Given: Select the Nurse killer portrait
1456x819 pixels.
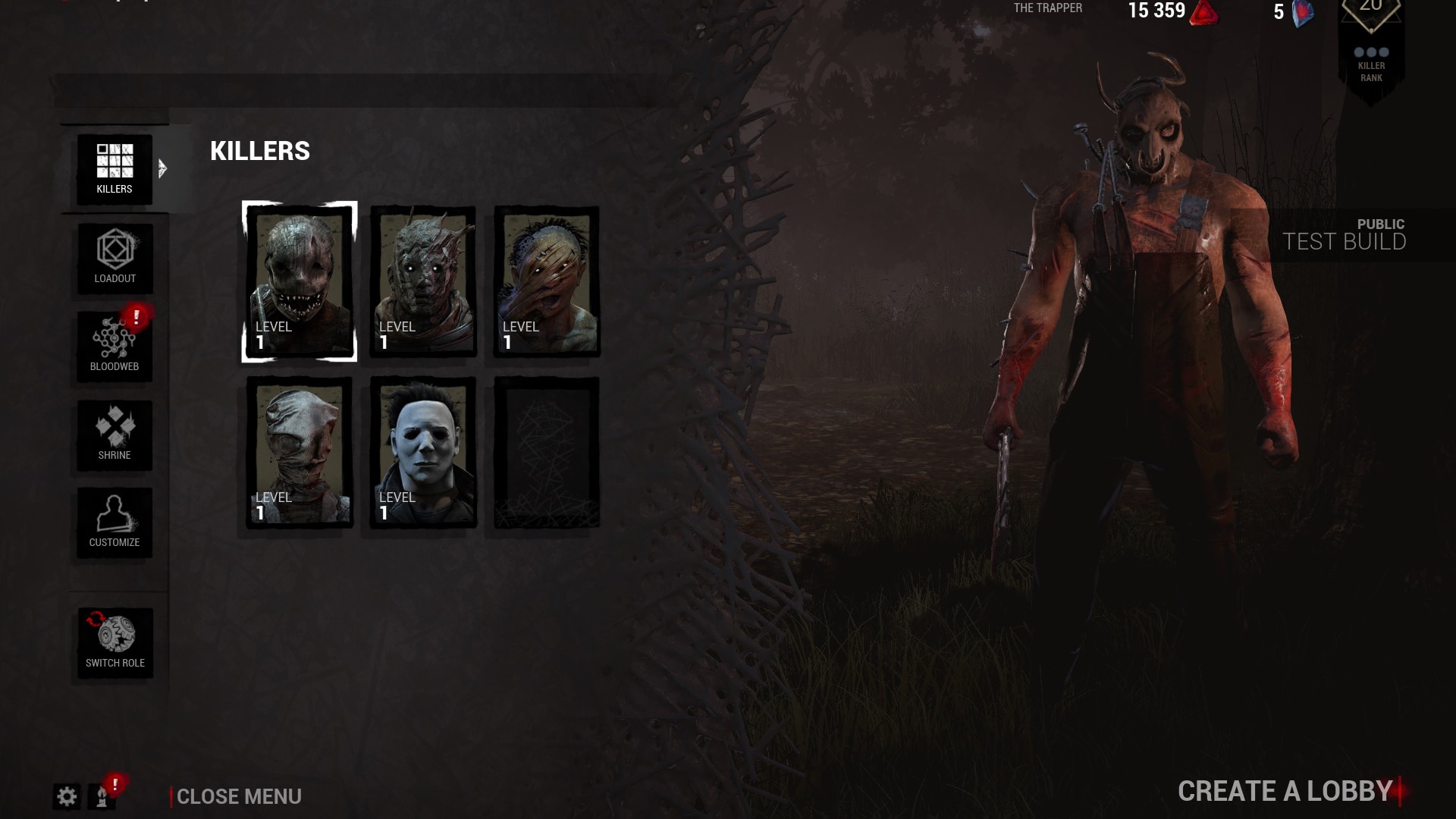Looking at the screenshot, I should (300, 452).
